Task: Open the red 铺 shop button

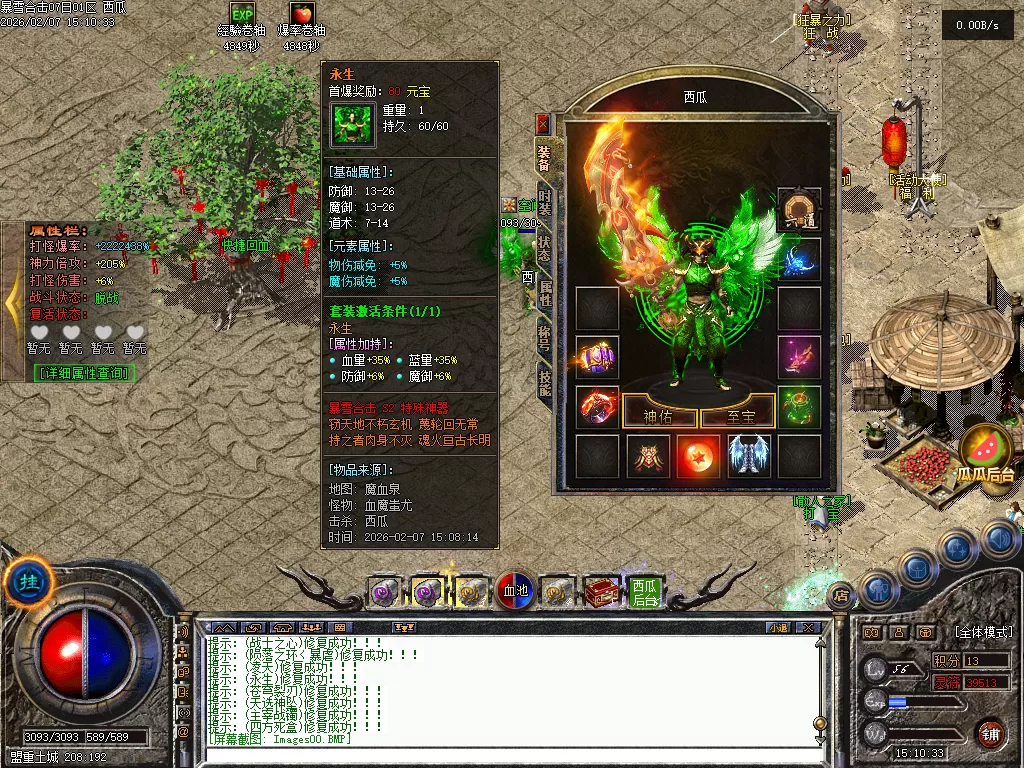Action: click(990, 735)
